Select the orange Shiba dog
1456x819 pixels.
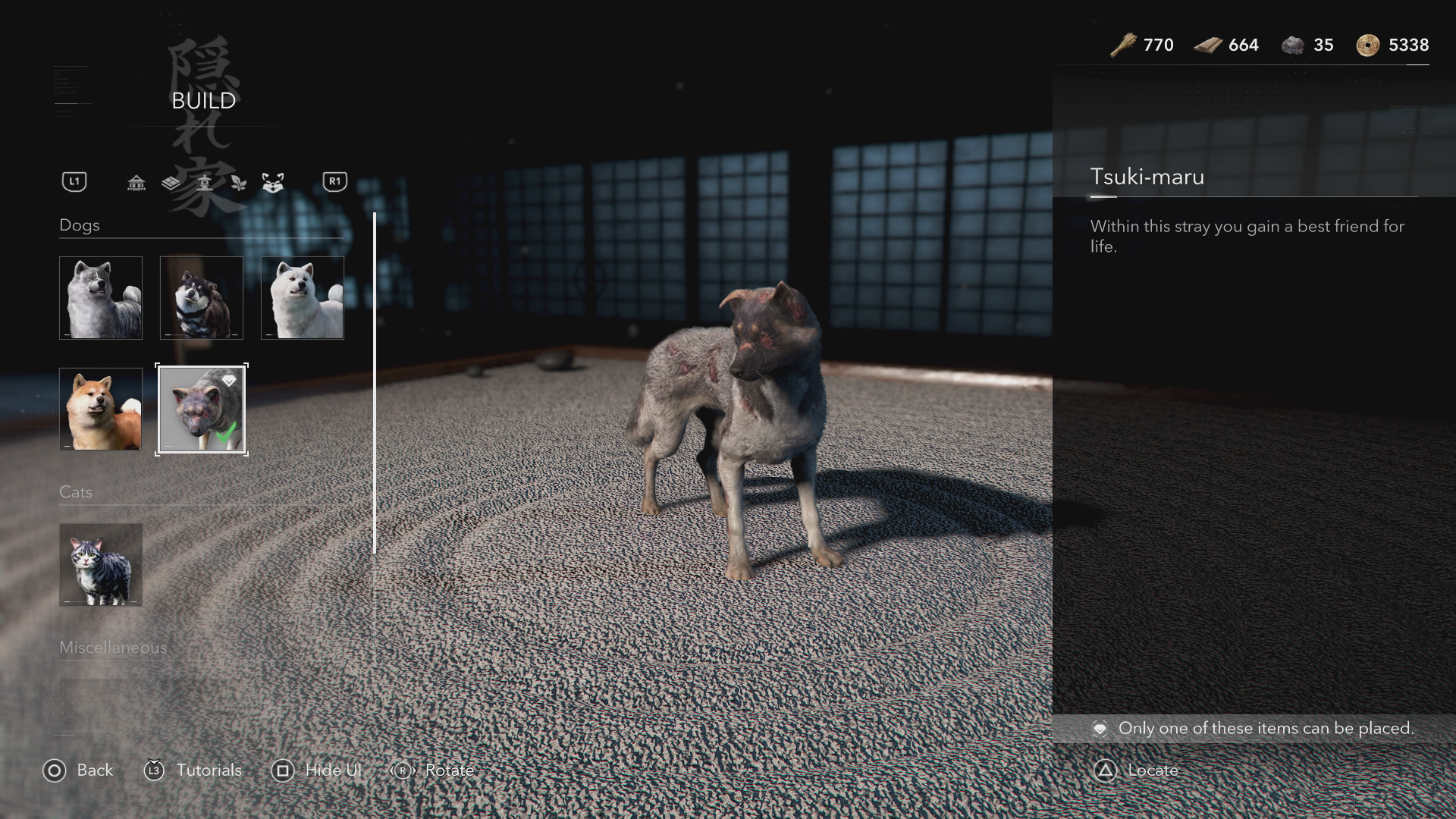[x=101, y=409]
